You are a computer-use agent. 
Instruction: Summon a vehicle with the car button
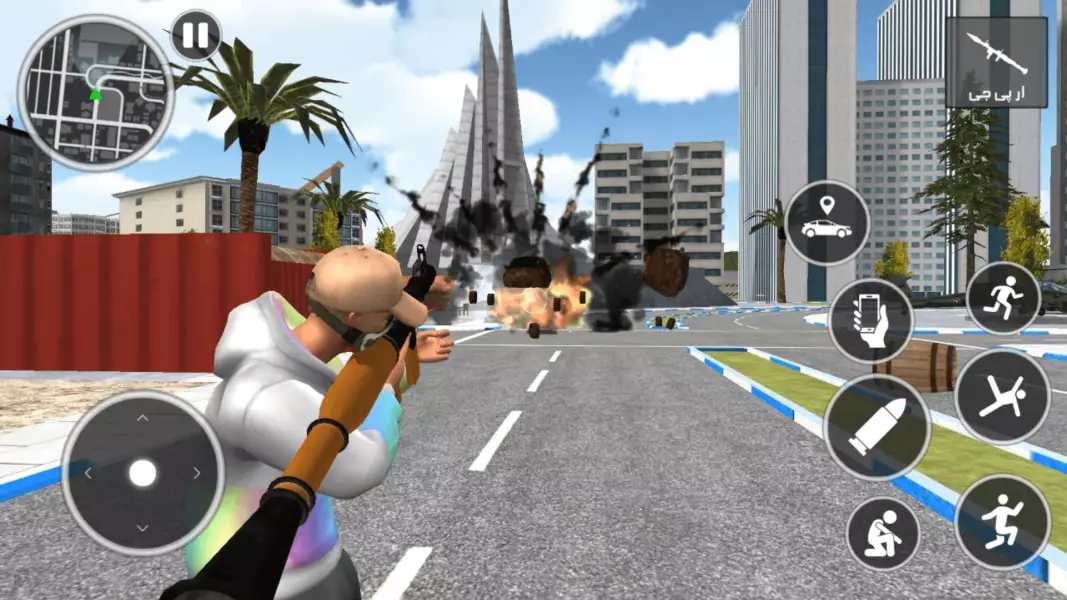827,223
